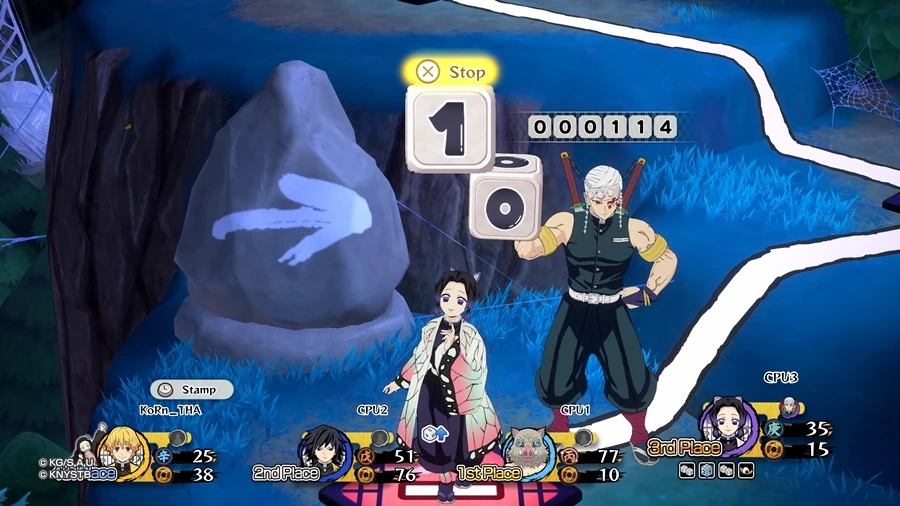Select the Stamp button

pyautogui.click(x=191, y=390)
